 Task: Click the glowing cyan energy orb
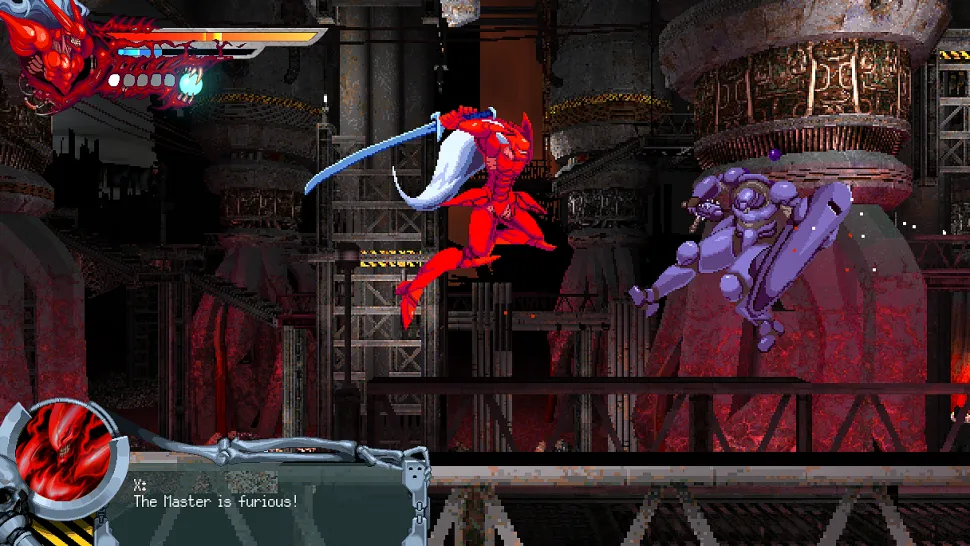click(191, 84)
